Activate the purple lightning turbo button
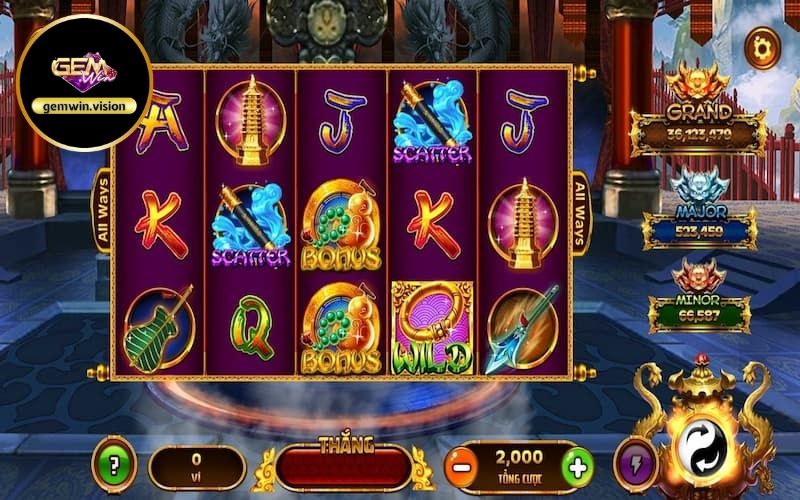 (634, 466)
